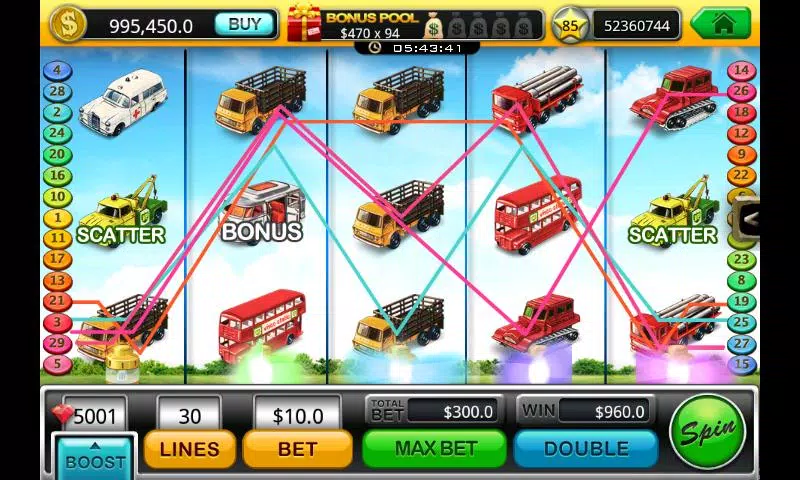Choose the orange LINES button
Image resolution: width=800 pixels, height=480 pixels.
pos(190,448)
